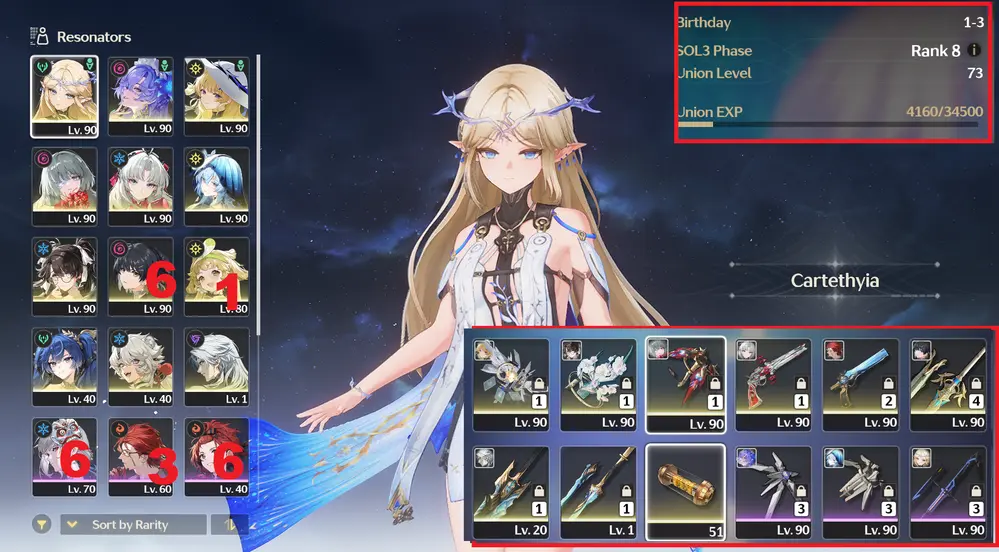Choose the purple-haired resonator with blue flowers
This screenshot has height=552, width=999.
pos(140,95)
